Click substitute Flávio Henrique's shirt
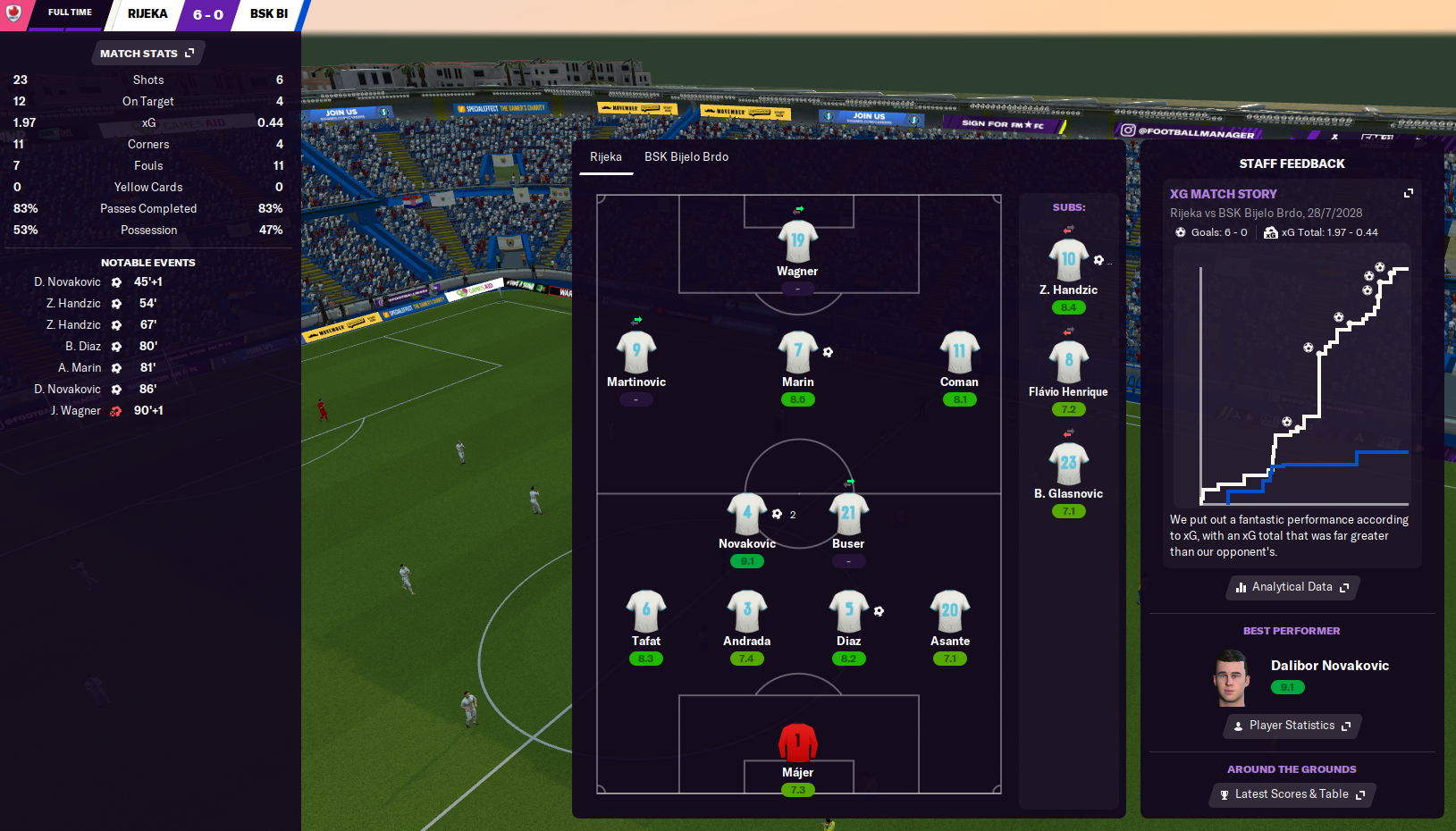Viewport: 1456px width, 831px height. pos(1068,361)
